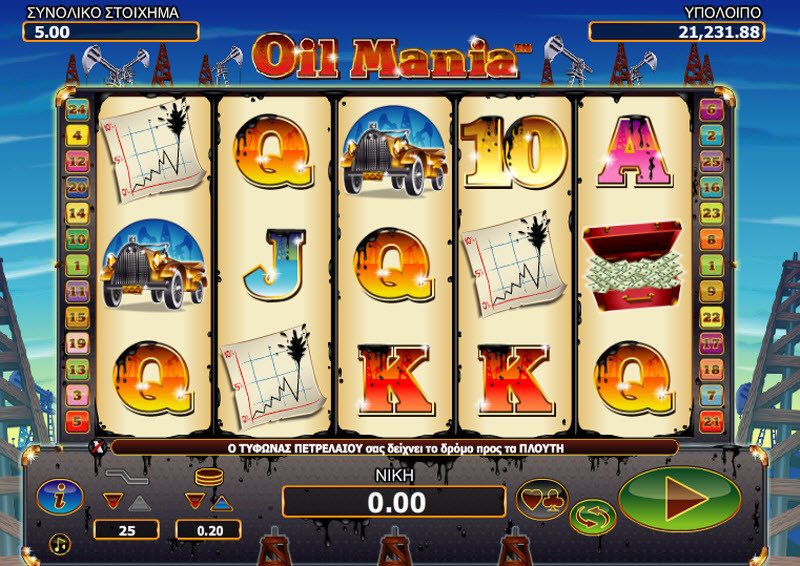Choose payline marker 14
Image resolution: width=800 pixels, height=566 pixels.
tap(77, 213)
